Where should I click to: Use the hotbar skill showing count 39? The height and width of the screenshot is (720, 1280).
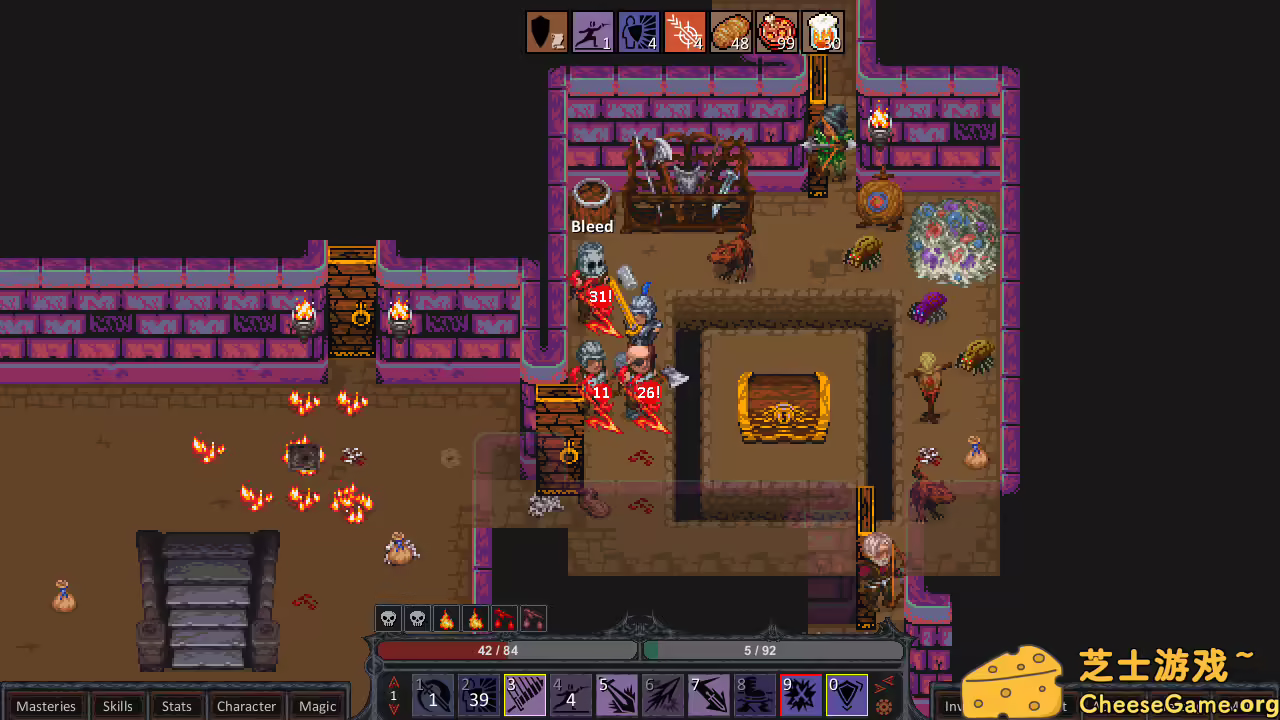[x=479, y=695]
